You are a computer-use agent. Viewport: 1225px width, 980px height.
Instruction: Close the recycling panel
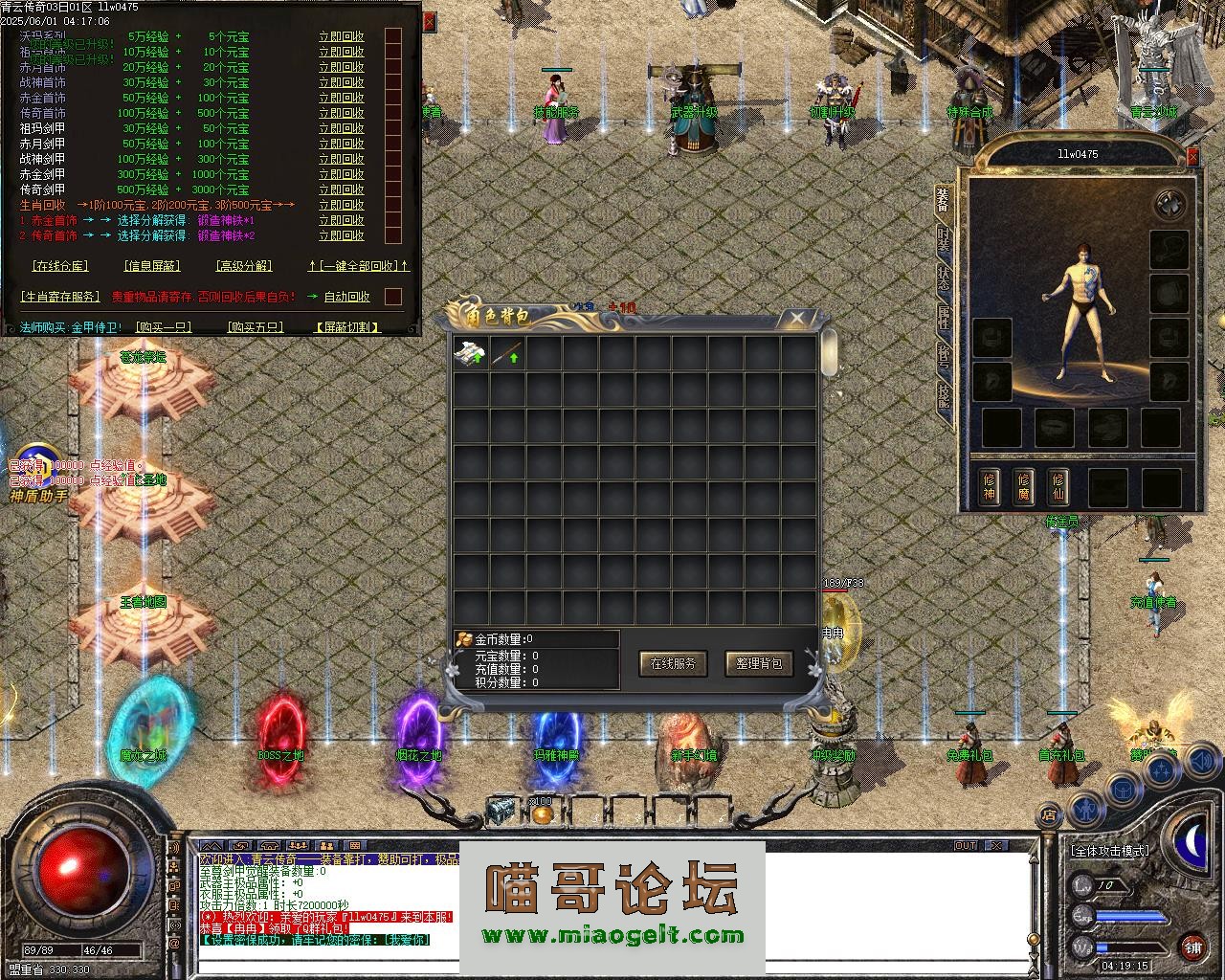click(x=429, y=21)
